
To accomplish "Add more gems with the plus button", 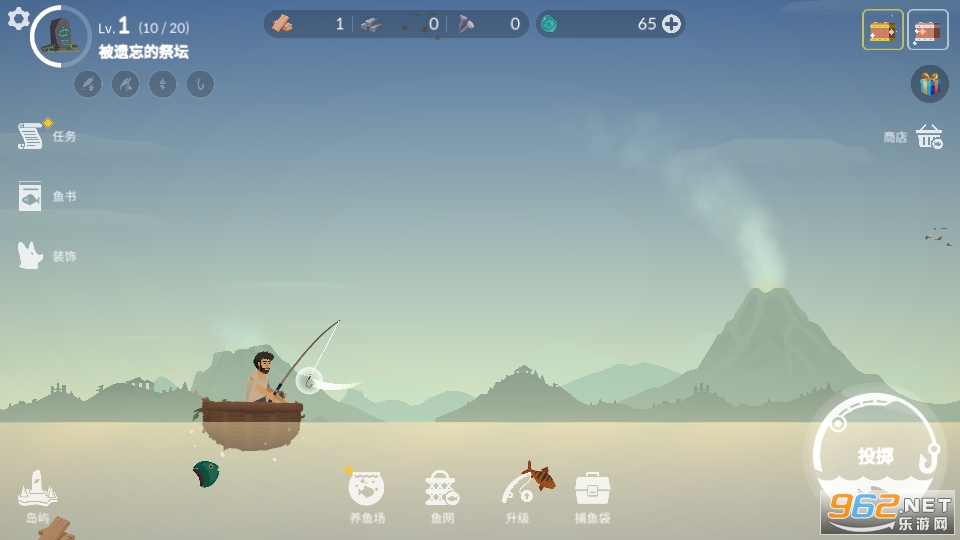I will point(671,24).
